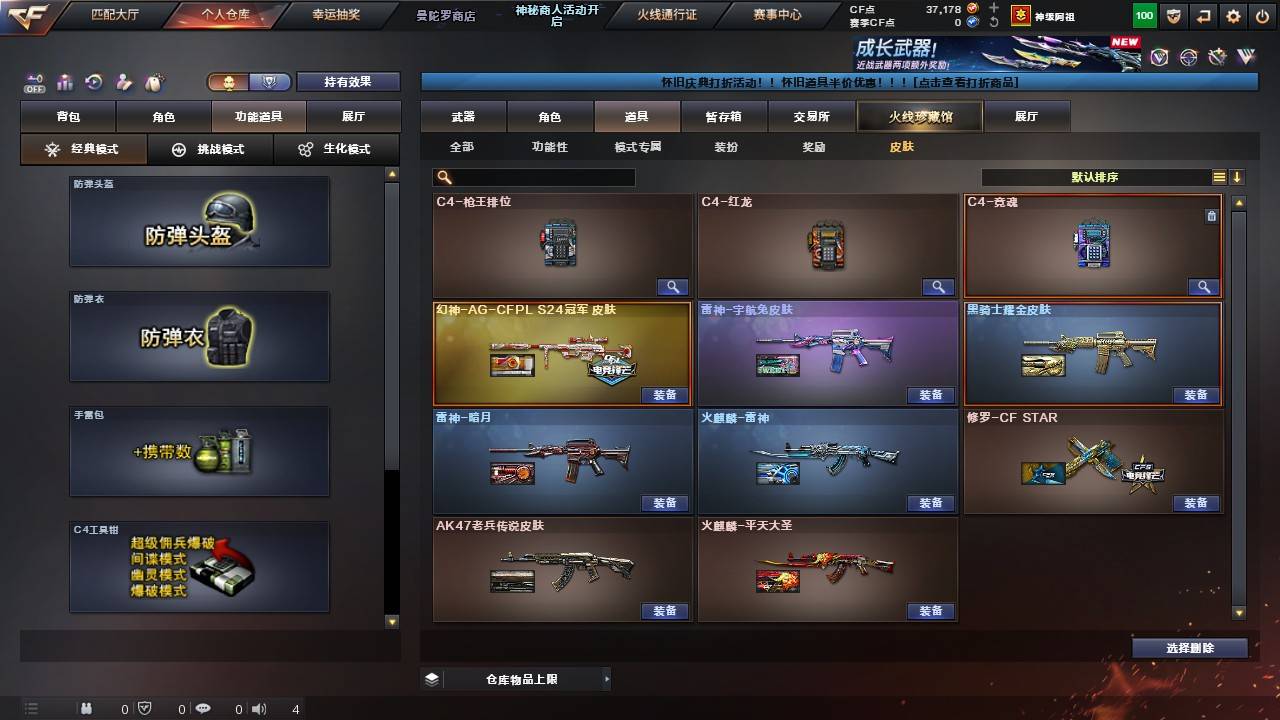Viewport: 1280px width, 720px height.
Task: Click 装备 button on 雷神-暗月 weapon
Action: (x=665, y=503)
